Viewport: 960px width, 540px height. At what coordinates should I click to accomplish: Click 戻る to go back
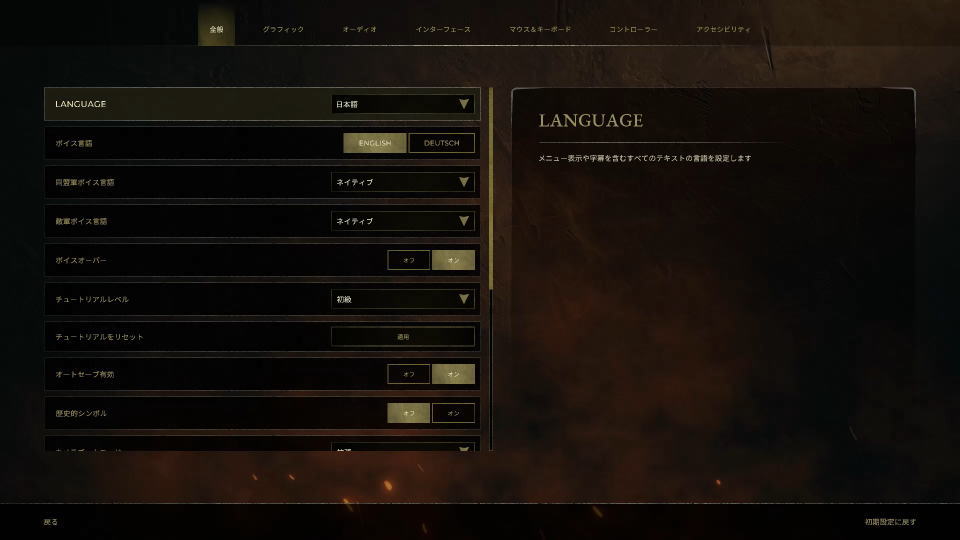click(51, 522)
